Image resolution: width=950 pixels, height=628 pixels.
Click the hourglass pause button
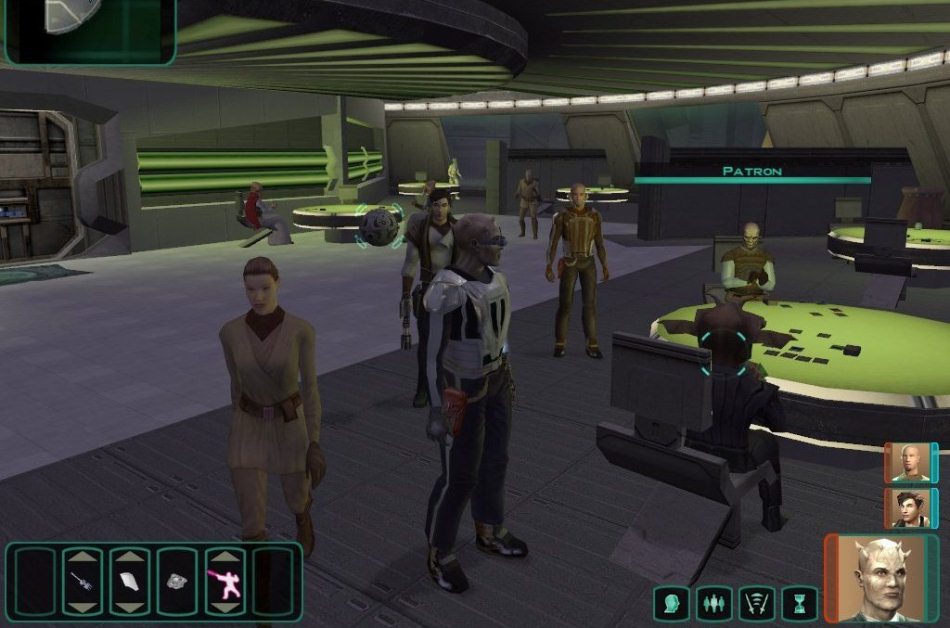pos(800,603)
